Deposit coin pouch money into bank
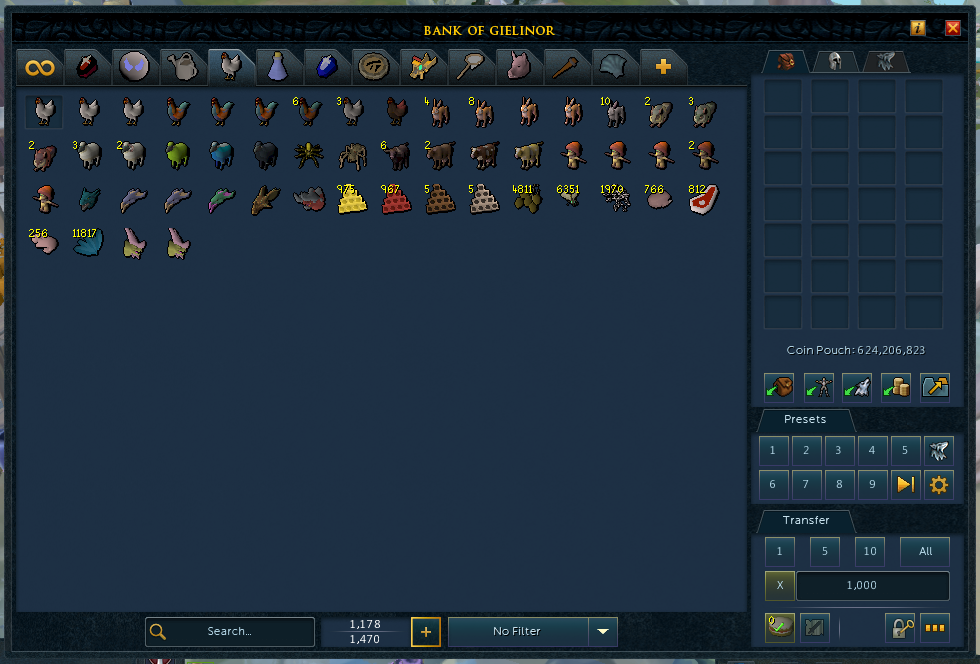980x664 pixels. (896, 386)
